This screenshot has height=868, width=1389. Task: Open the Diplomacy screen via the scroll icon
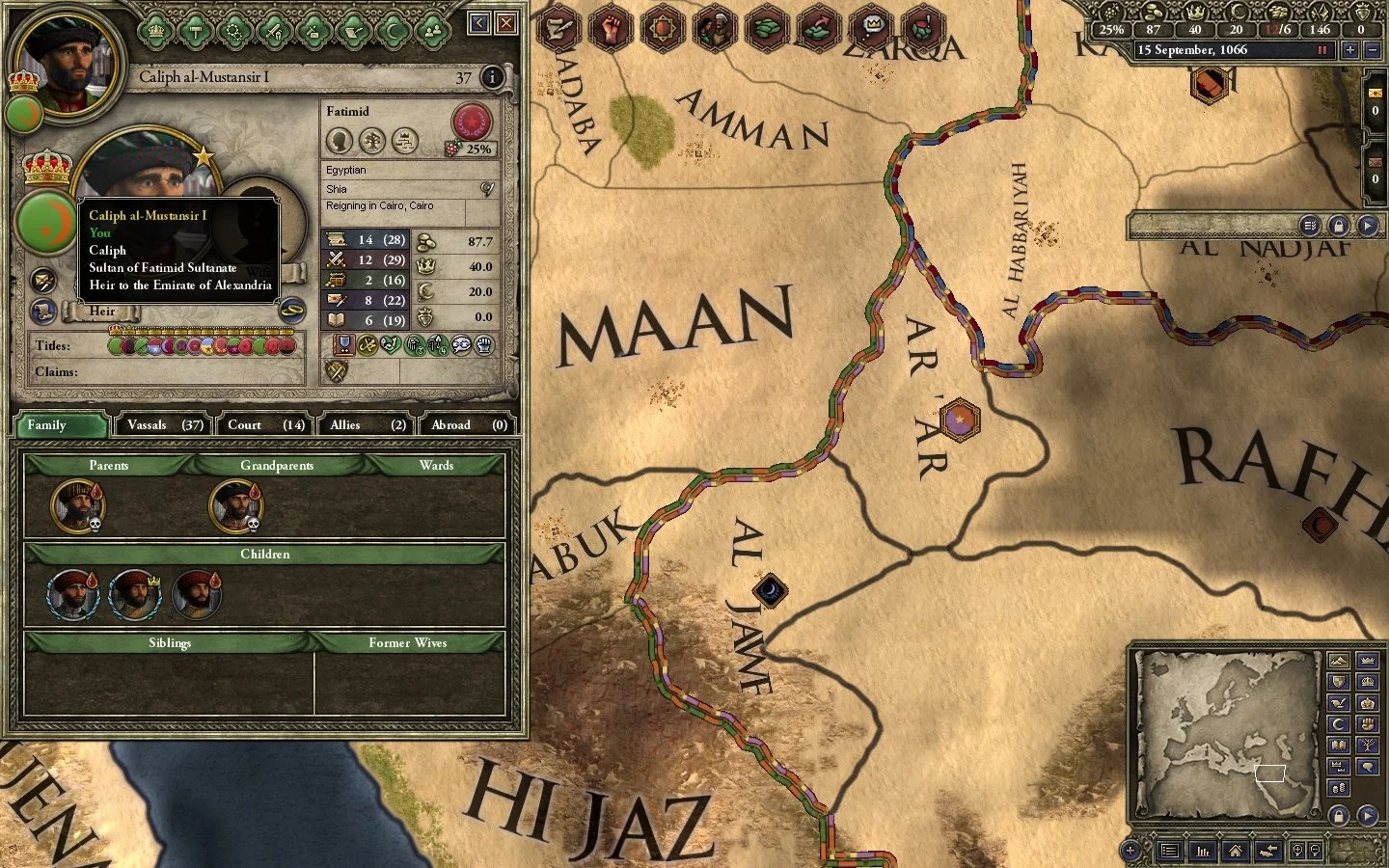point(355,29)
